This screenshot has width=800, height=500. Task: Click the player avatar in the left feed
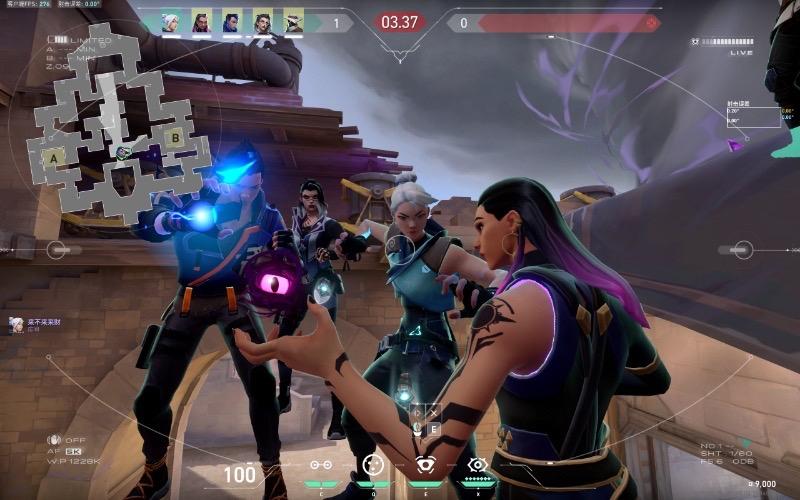[17, 323]
